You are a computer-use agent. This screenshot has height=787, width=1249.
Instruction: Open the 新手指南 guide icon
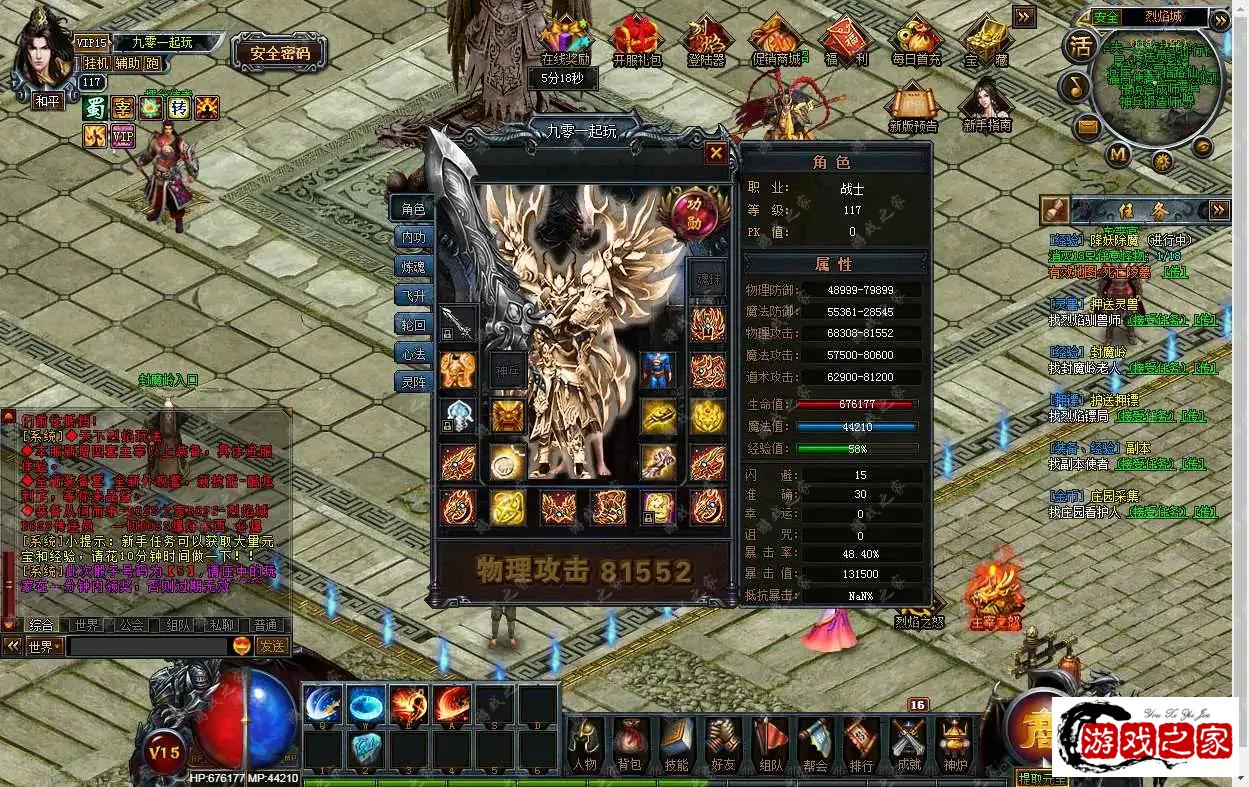pos(986,106)
